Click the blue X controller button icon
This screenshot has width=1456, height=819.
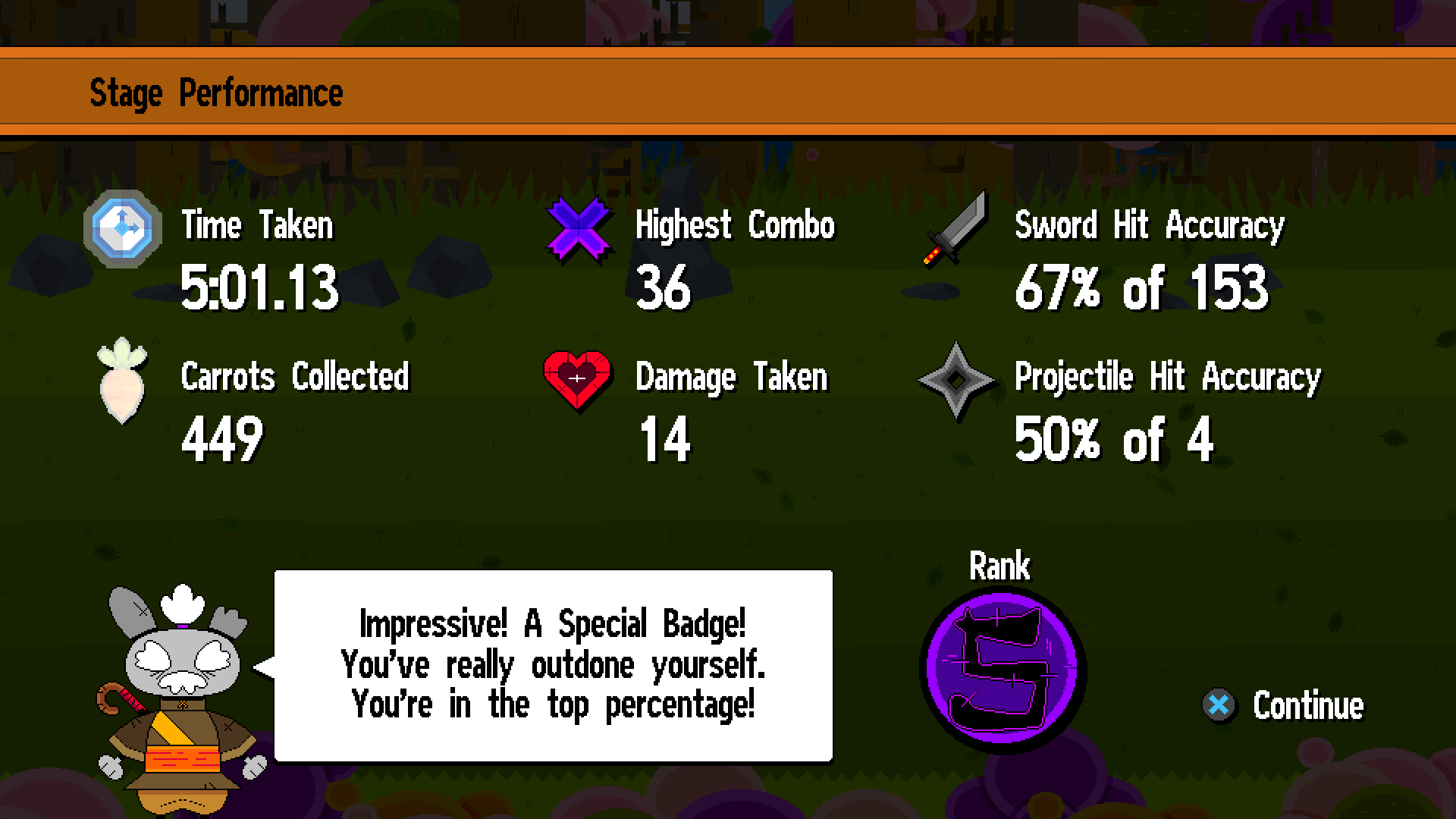[x=1218, y=705]
